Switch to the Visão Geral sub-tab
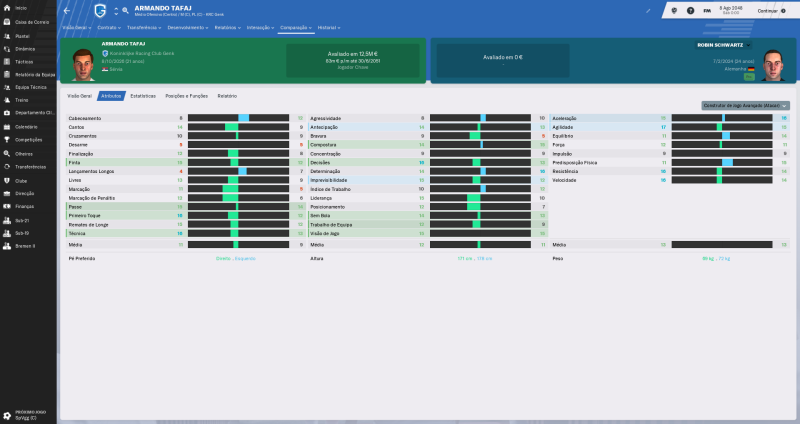Viewport: 800px width, 424px height. point(79,95)
